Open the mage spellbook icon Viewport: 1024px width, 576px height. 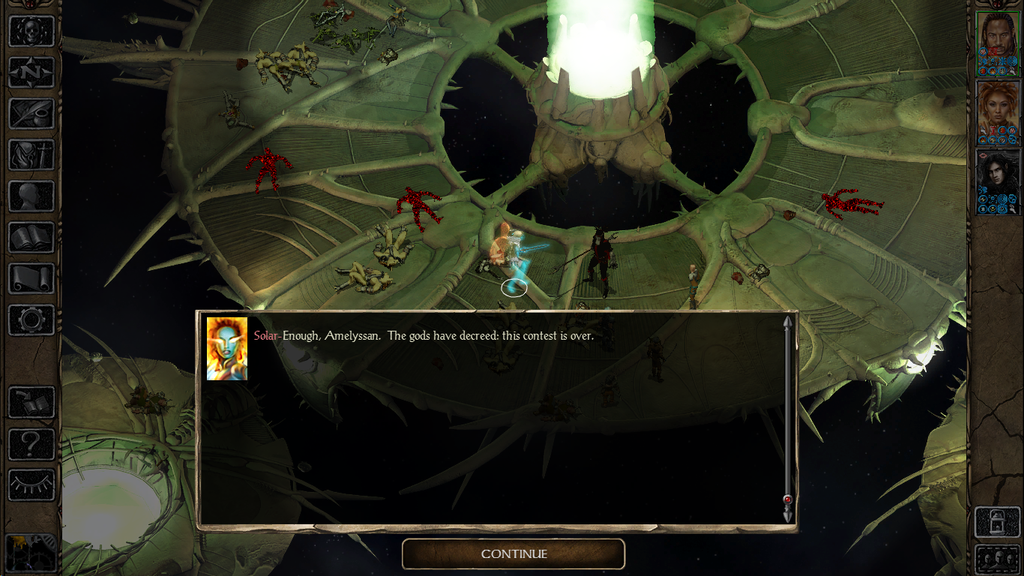click(31, 237)
